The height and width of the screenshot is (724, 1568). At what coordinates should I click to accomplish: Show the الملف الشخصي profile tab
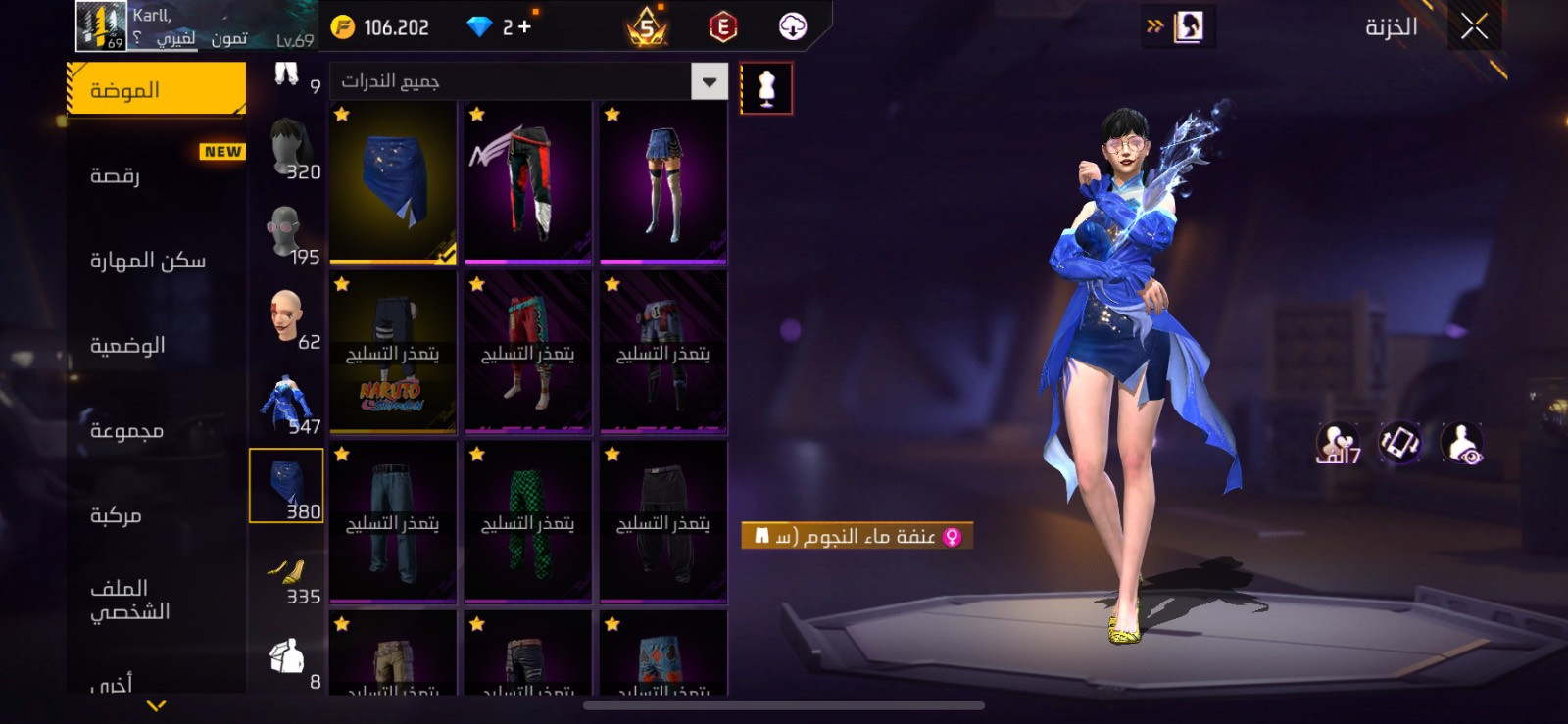click(x=157, y=600)
